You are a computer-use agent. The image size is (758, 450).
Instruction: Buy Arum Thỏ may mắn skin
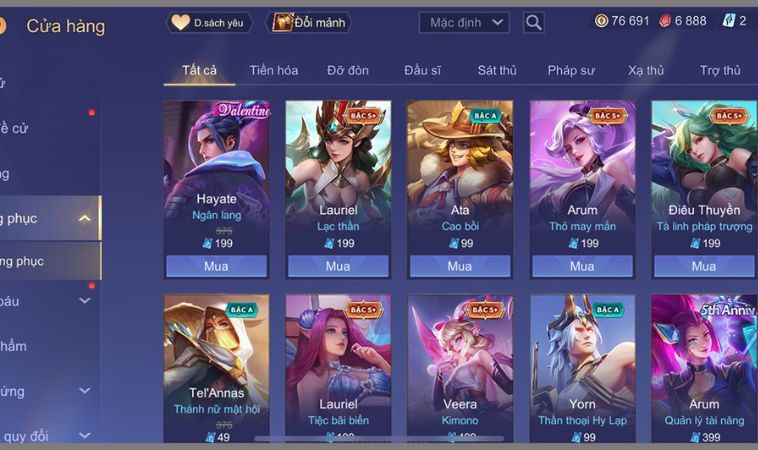582,266
